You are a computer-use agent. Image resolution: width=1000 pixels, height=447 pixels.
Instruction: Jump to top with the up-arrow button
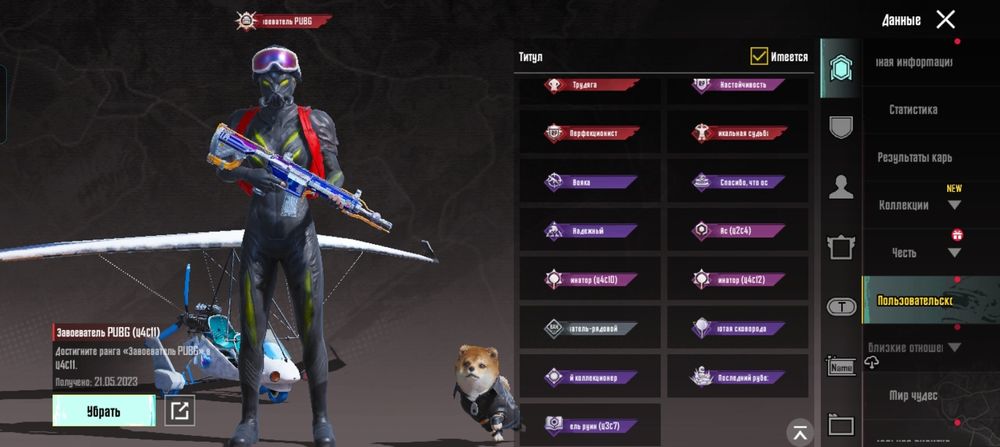[799, 431]
